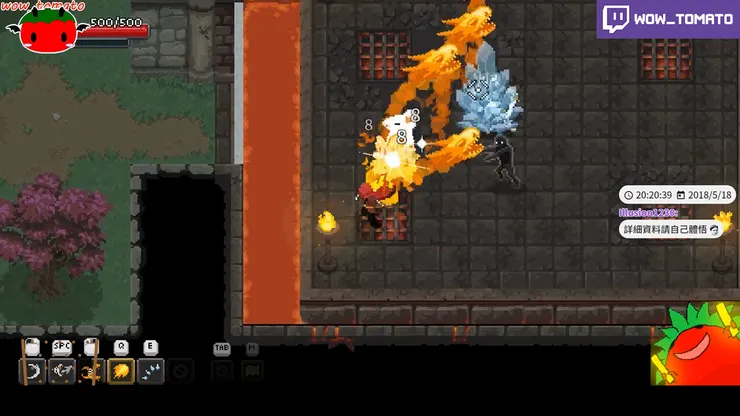Activate the ice shards spell slot
Image resolution: width=740 pixels, height=416 pixels.
coord(151,372)
